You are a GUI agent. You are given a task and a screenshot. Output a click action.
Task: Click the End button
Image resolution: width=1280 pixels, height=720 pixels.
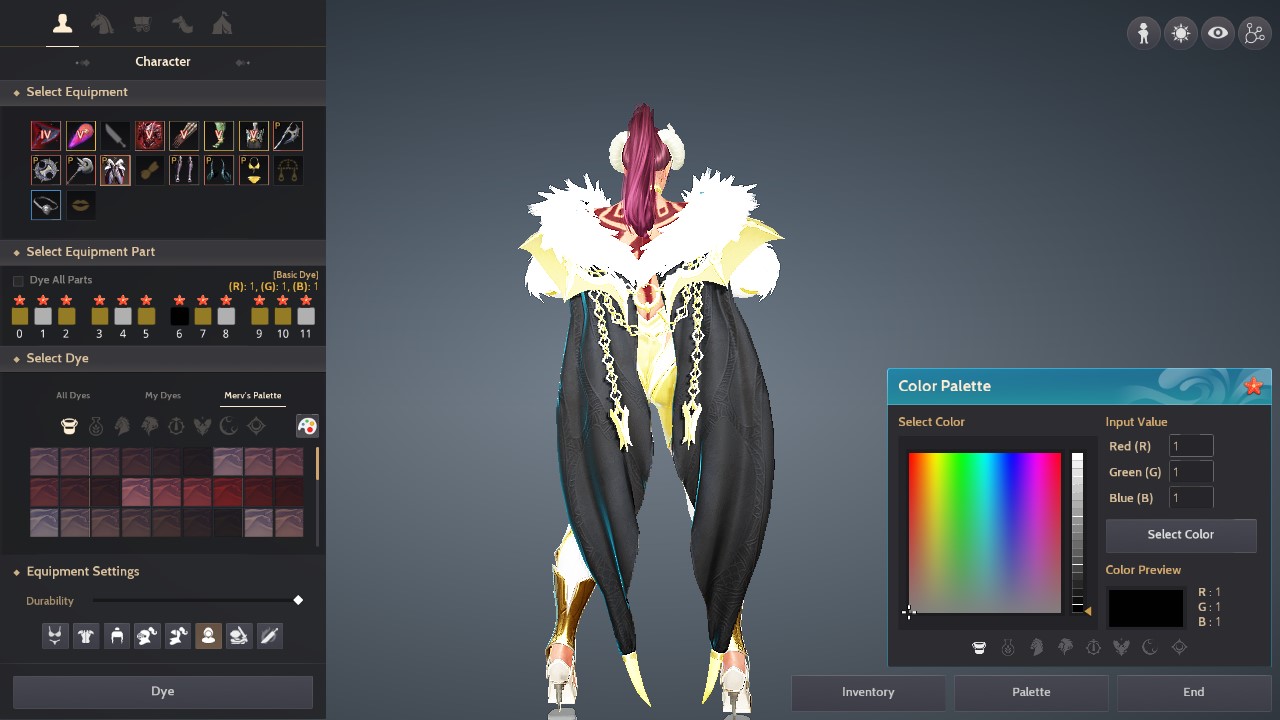(1193, 691)
